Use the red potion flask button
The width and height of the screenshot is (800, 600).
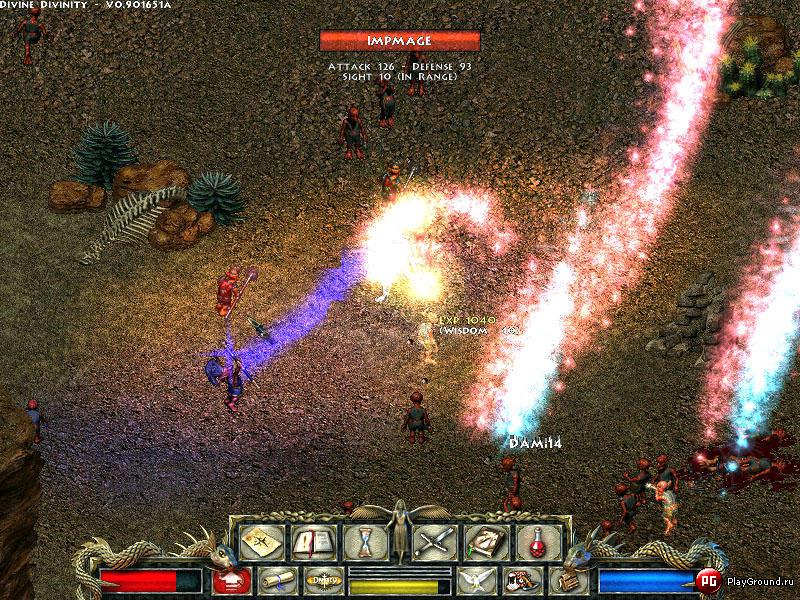point(538,542)
